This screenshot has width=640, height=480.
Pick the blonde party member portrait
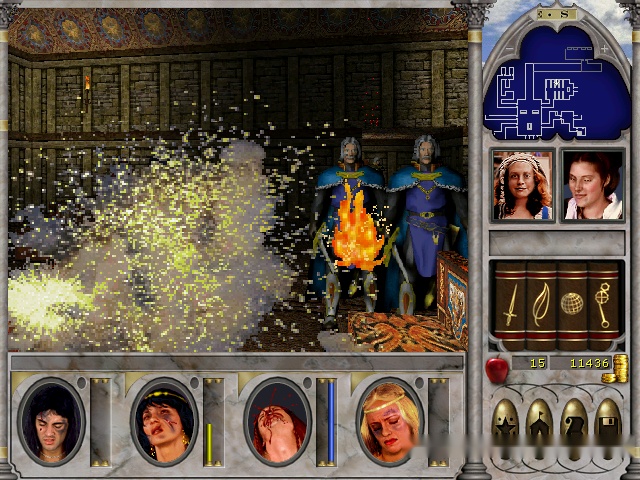390,421
